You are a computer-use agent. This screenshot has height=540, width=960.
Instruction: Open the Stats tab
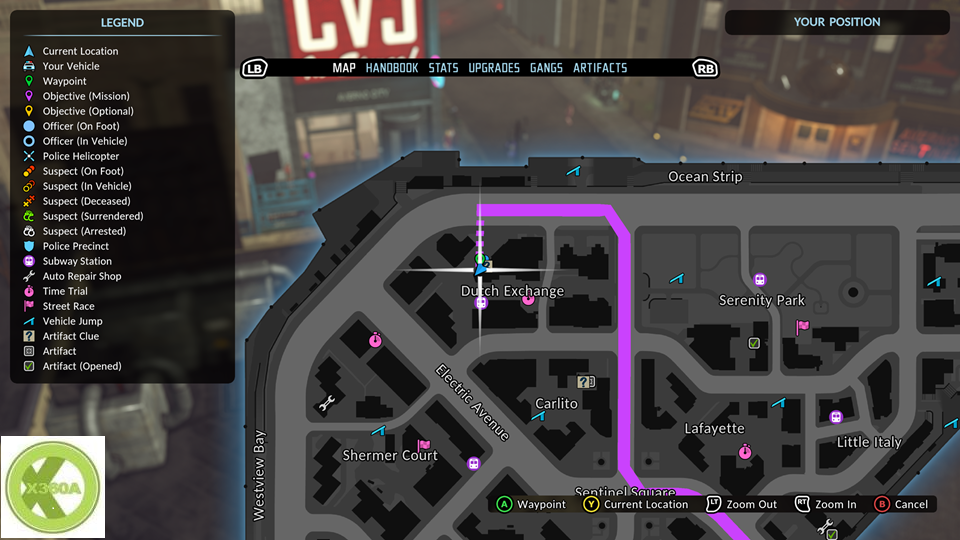pyautogui.click(x=443, y=68)
